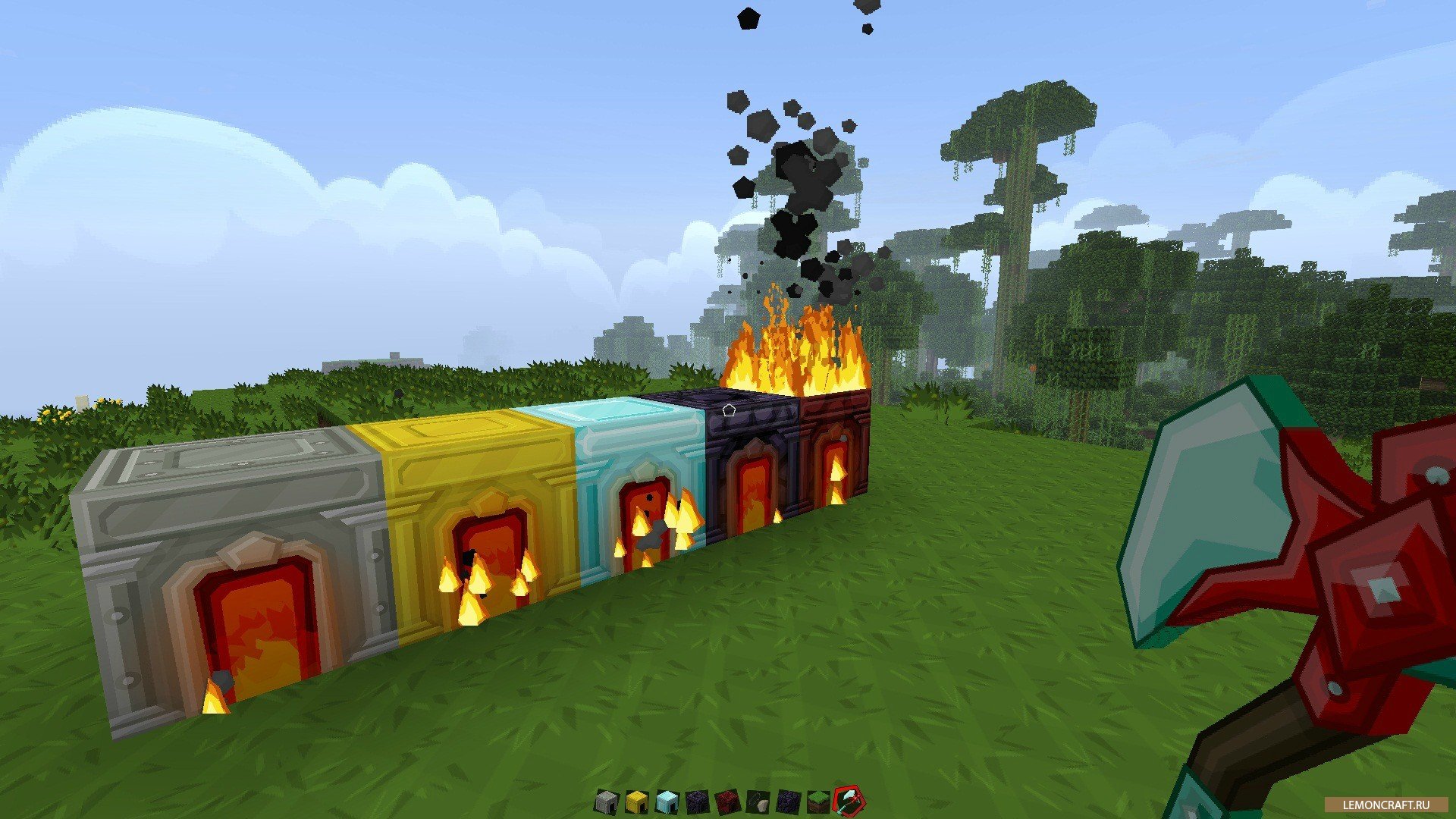Screen dimensions: 1456x819
Task: Choose the yellow gold furnace slot
Action: pos(635,800)
